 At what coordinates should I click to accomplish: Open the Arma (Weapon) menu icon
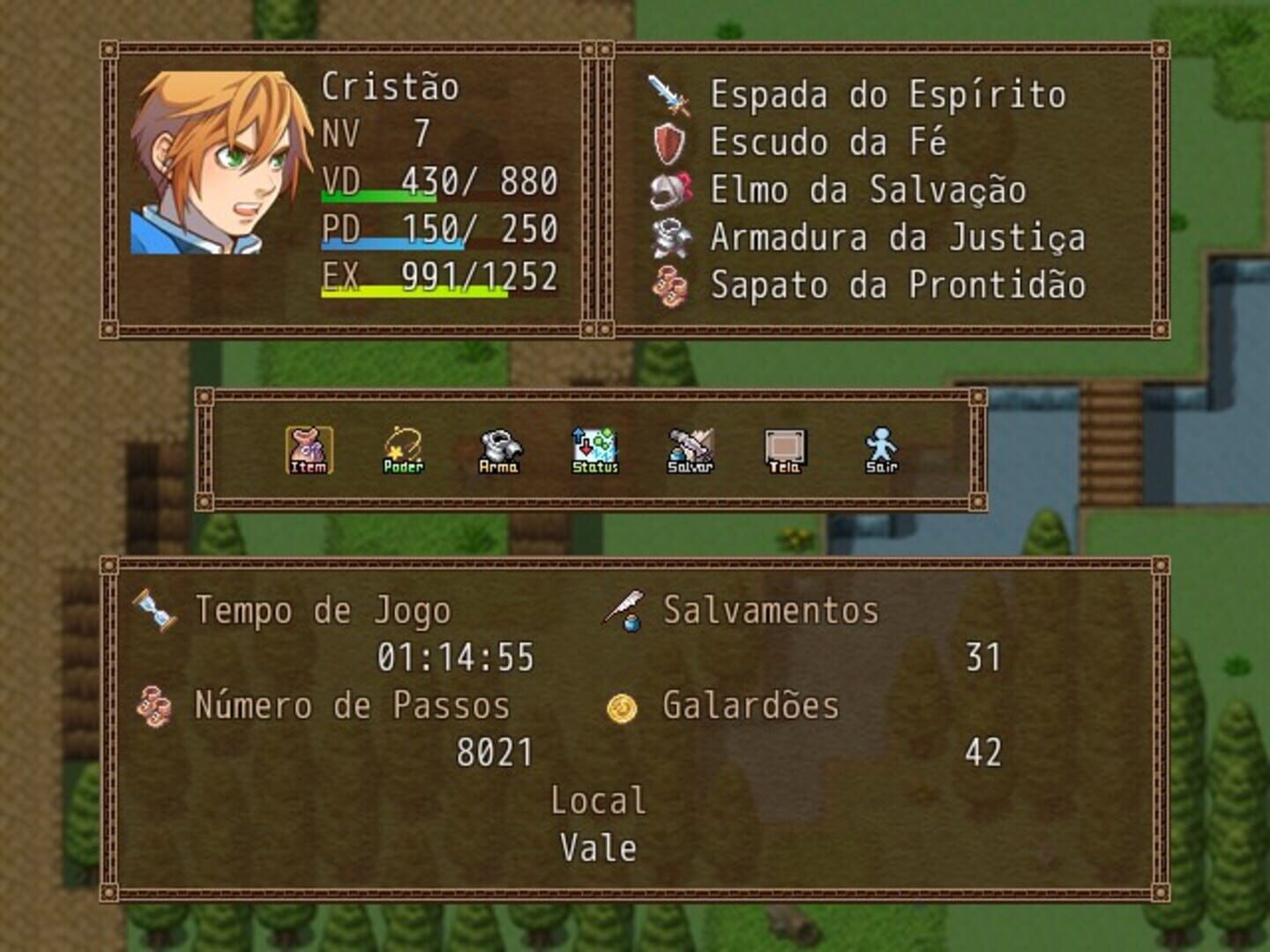coord(498,448)
